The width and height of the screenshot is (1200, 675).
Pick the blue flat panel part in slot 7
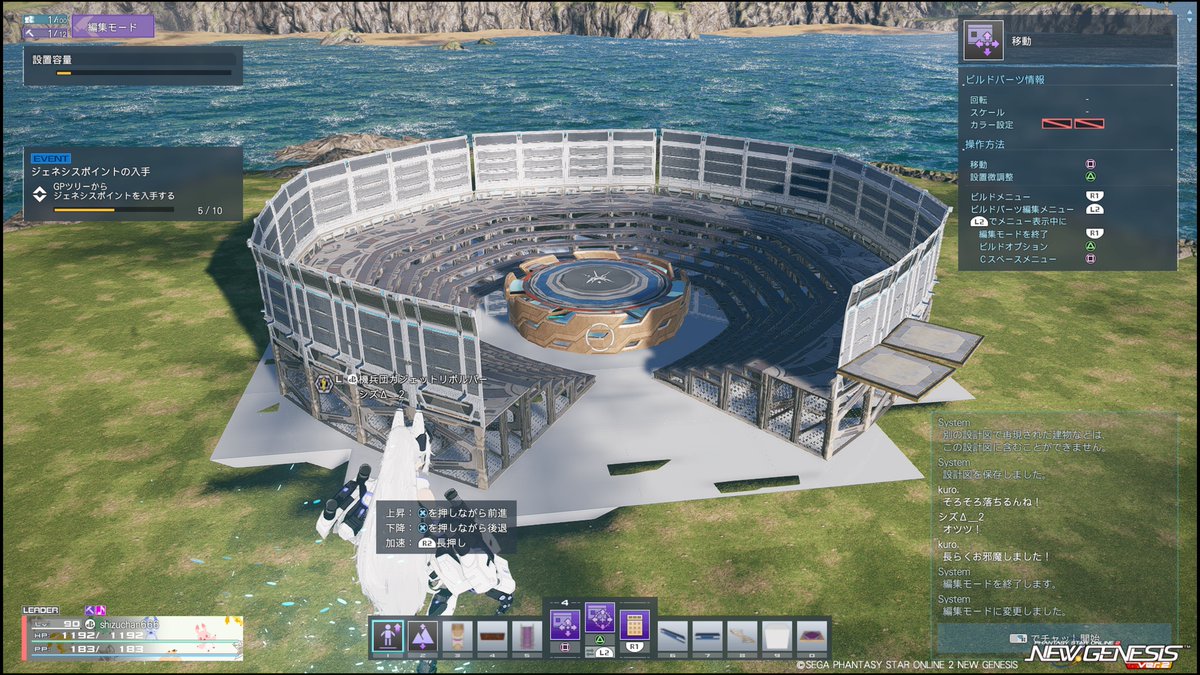[x=708, y=635]
